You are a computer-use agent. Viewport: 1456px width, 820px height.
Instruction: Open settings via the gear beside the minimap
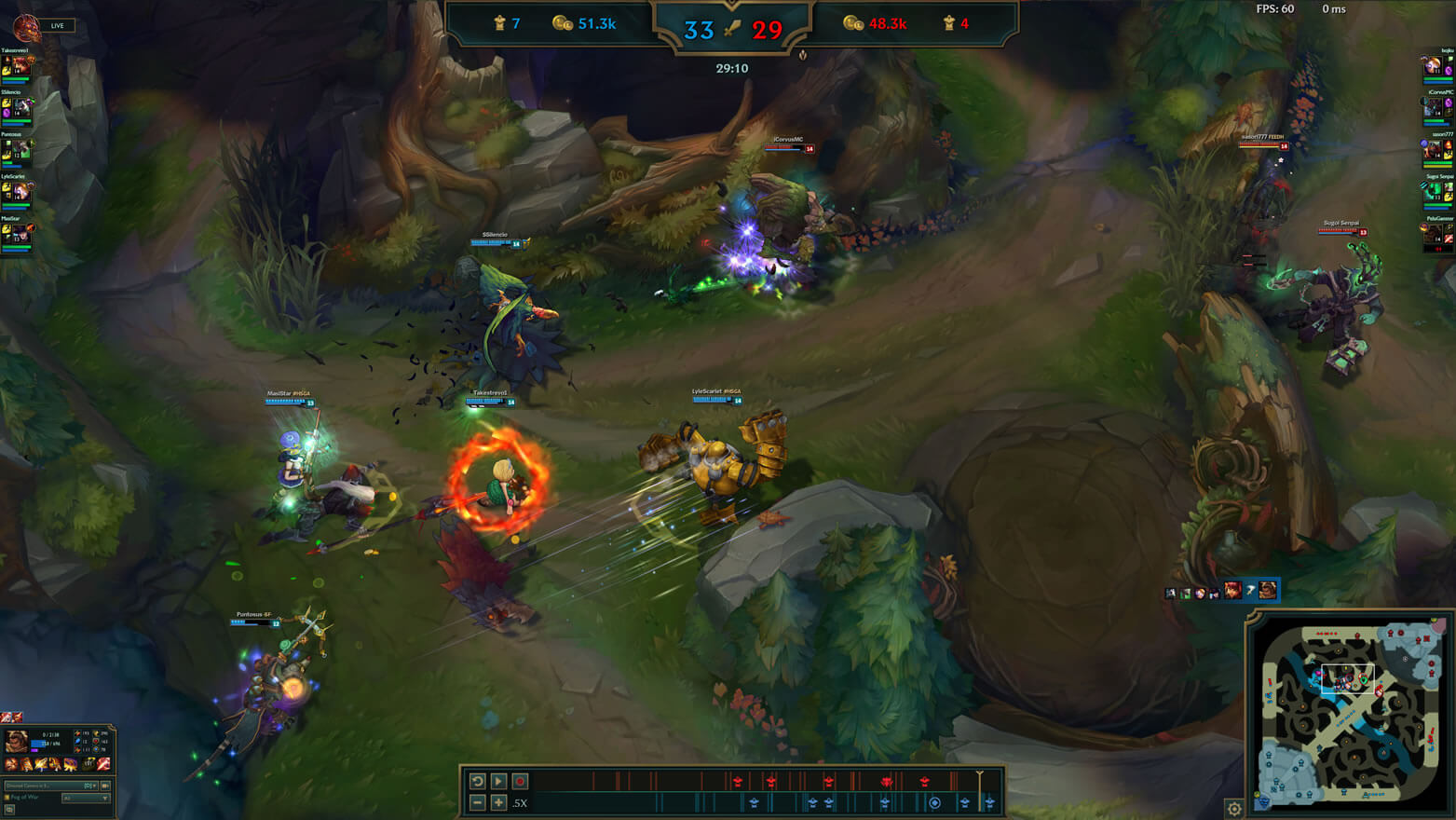pyautogui.click(x=1234, y=809)
